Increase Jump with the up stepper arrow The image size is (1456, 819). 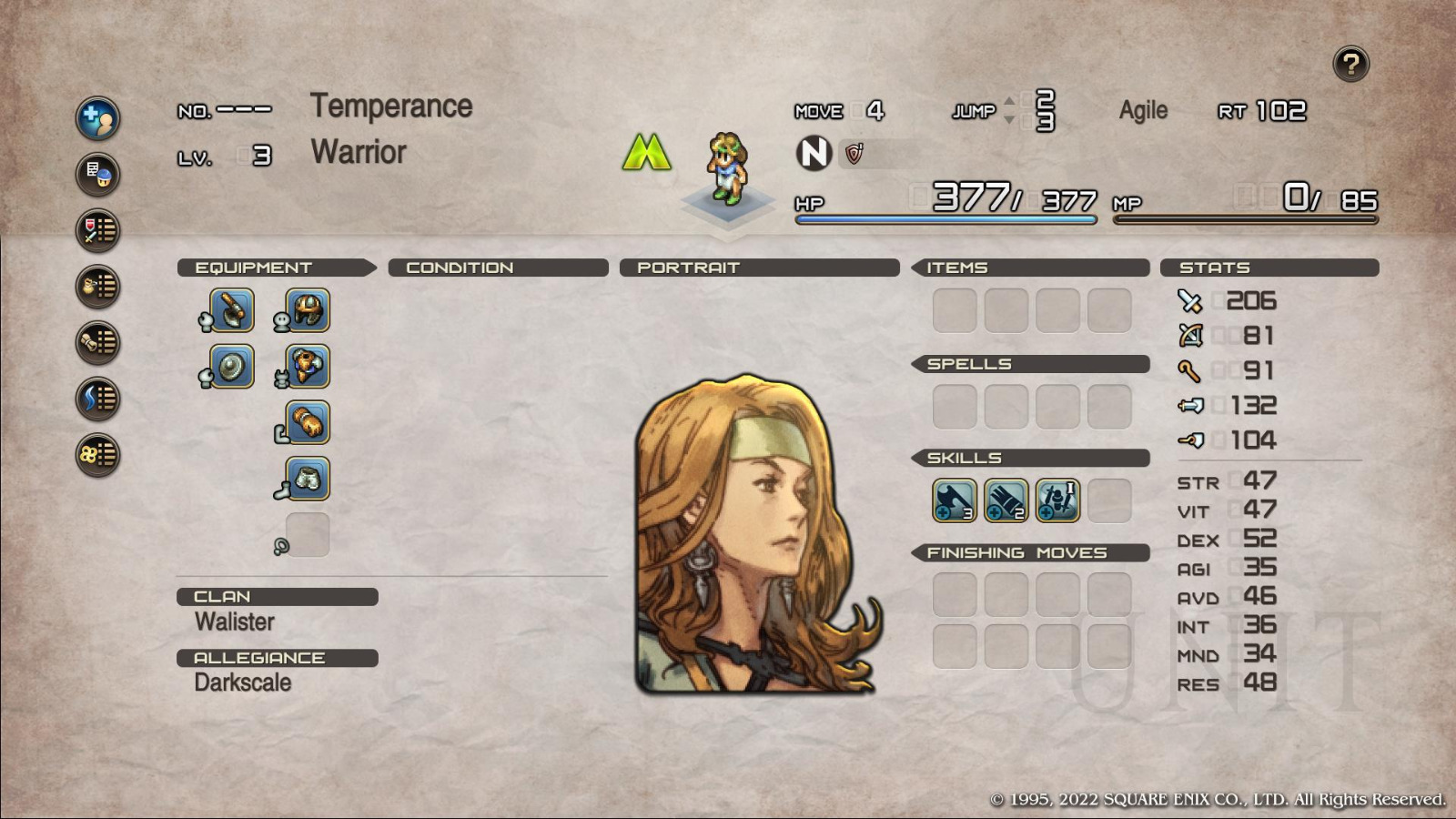point(1009,100)
